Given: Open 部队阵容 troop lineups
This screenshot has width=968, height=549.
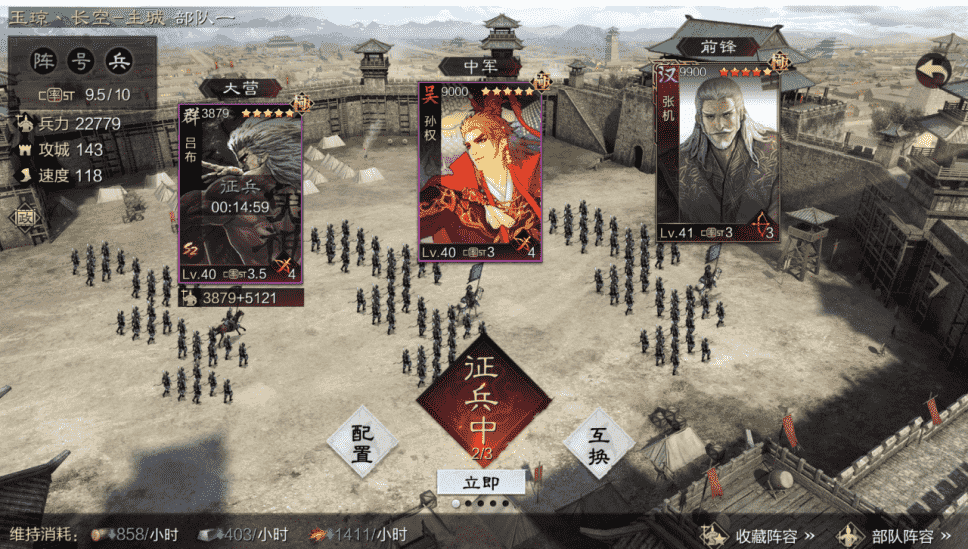Looking at the screenshot, I should [895, 535].
